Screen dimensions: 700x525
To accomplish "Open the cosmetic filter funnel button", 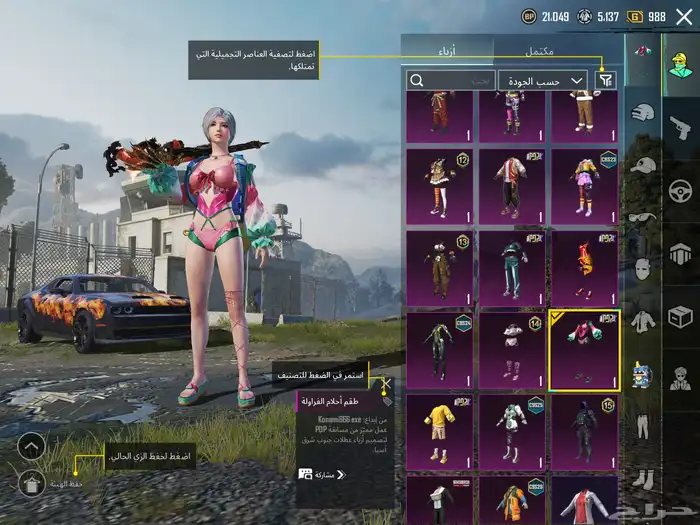I will (605, 80).
